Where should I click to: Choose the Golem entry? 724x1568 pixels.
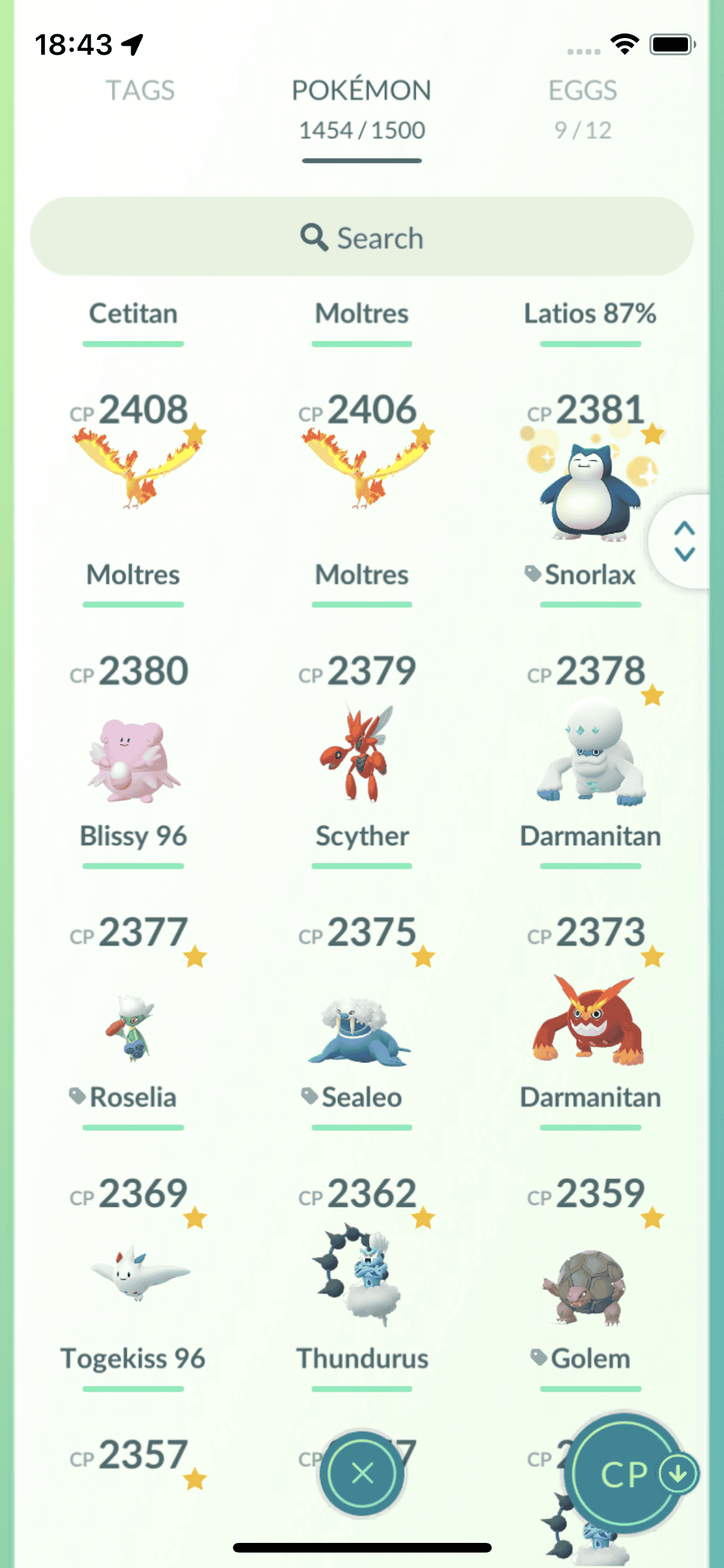589,1287
